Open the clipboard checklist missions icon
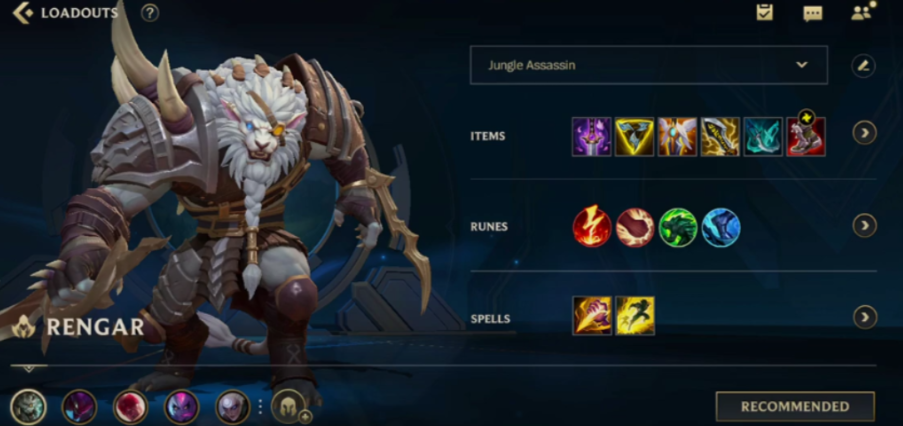Viewport: 903px width, 426px height. tap(765, 13)
